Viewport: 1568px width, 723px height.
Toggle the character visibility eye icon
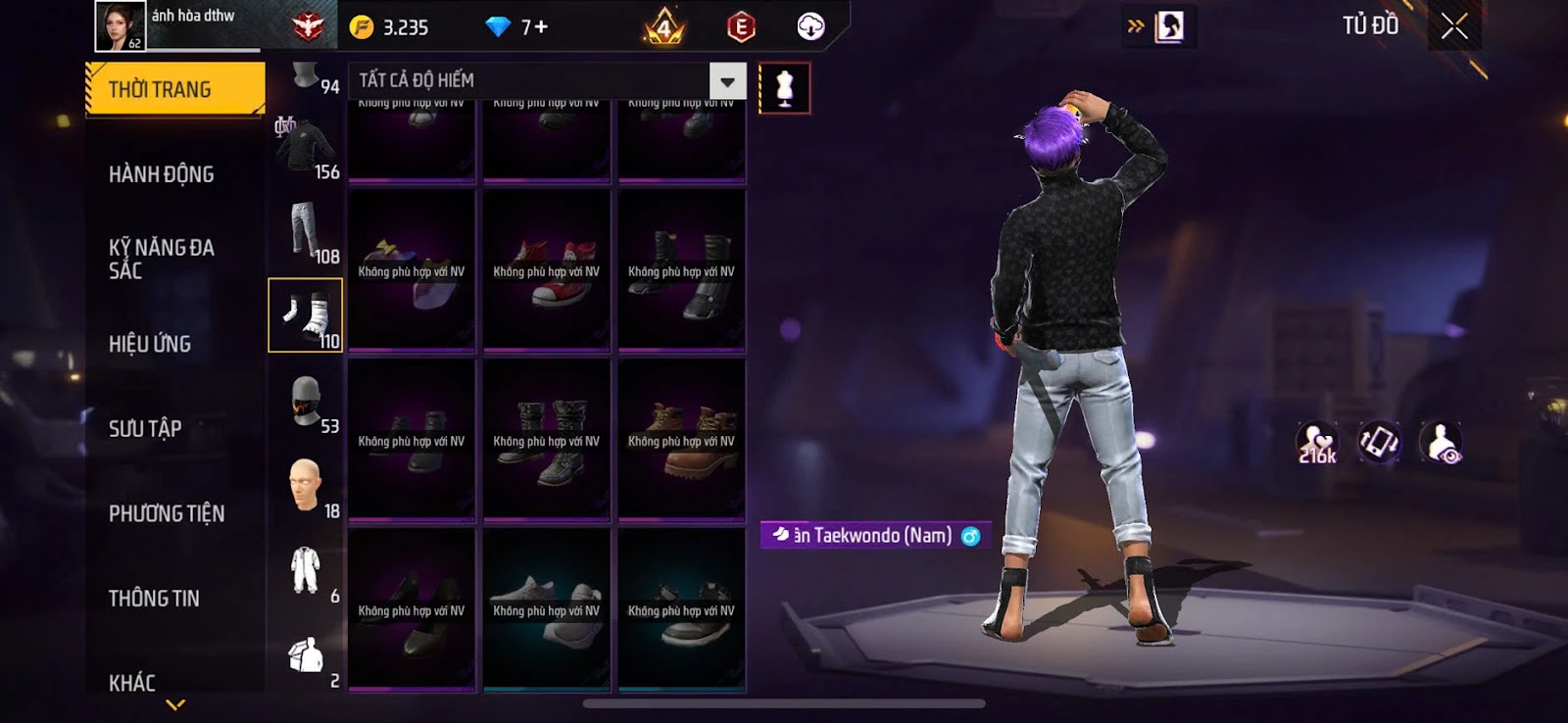coord(1441,443)
